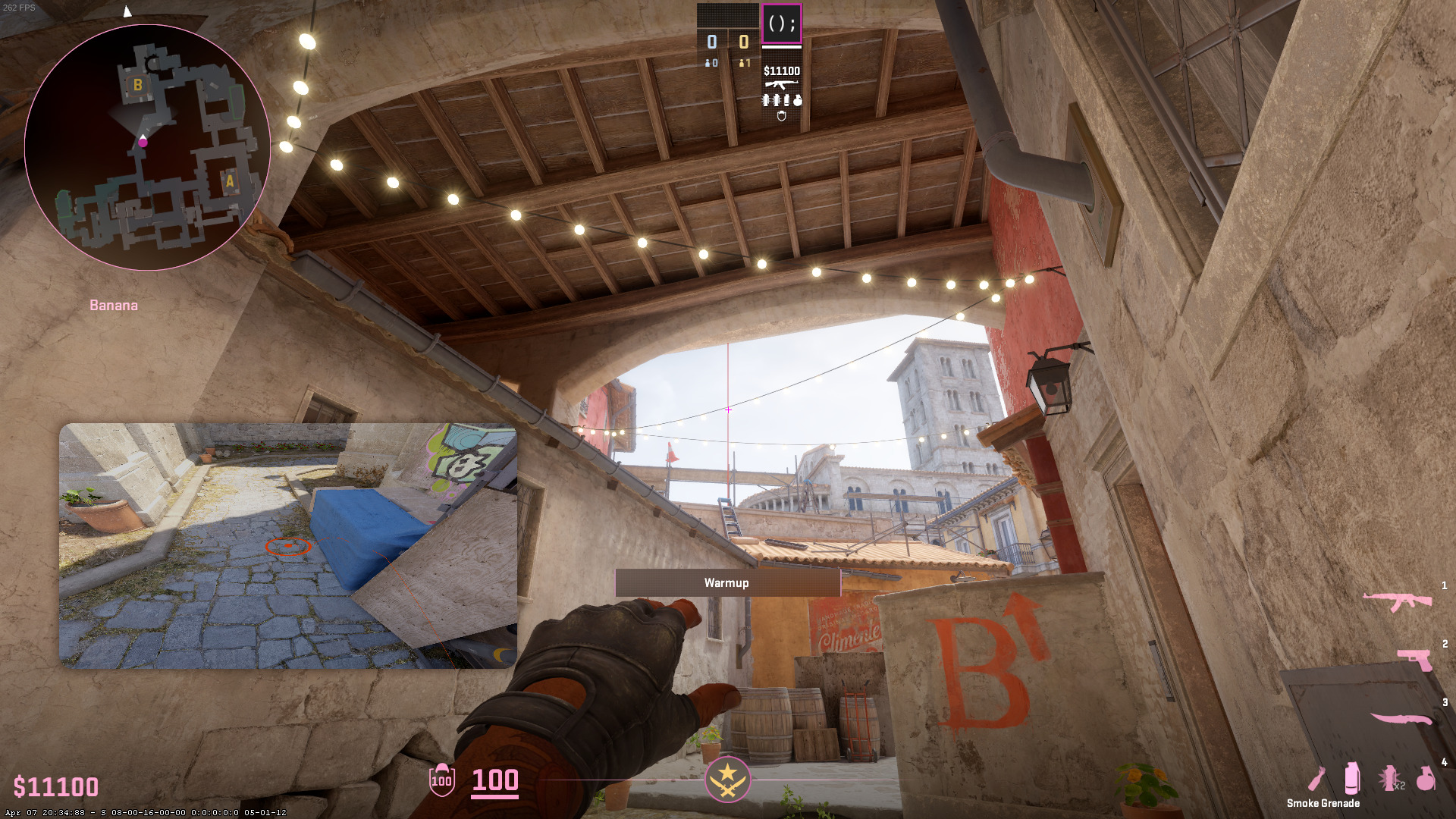Pick the flashbang icon marked x2

pos(1390,779)
